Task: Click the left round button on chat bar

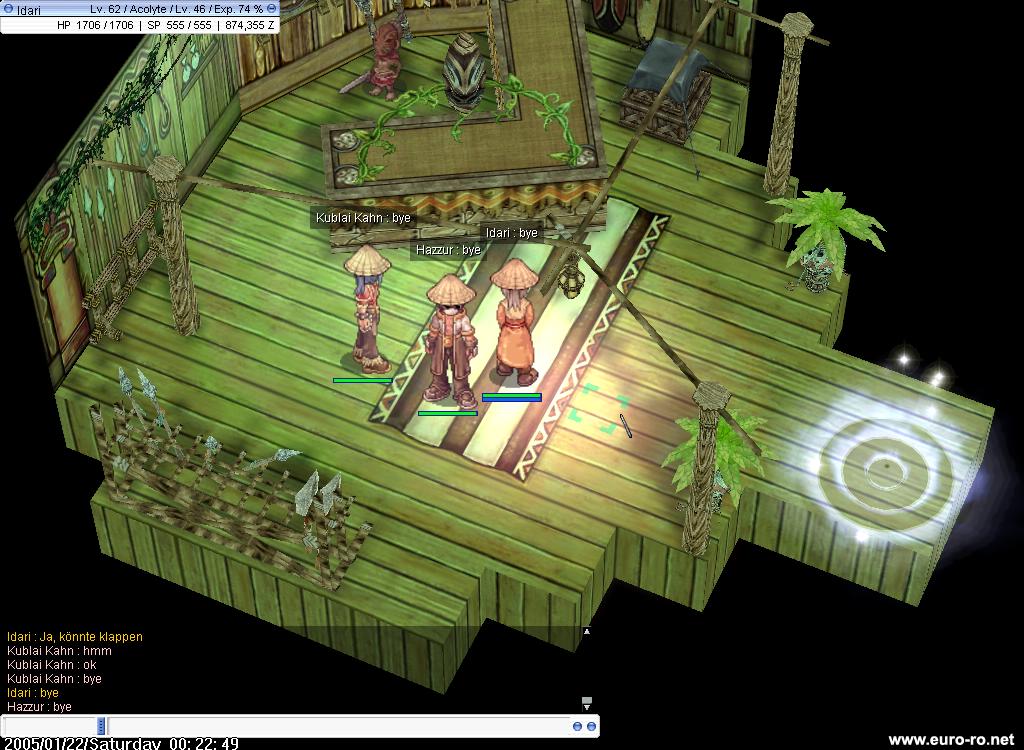Action: point(578,726)
